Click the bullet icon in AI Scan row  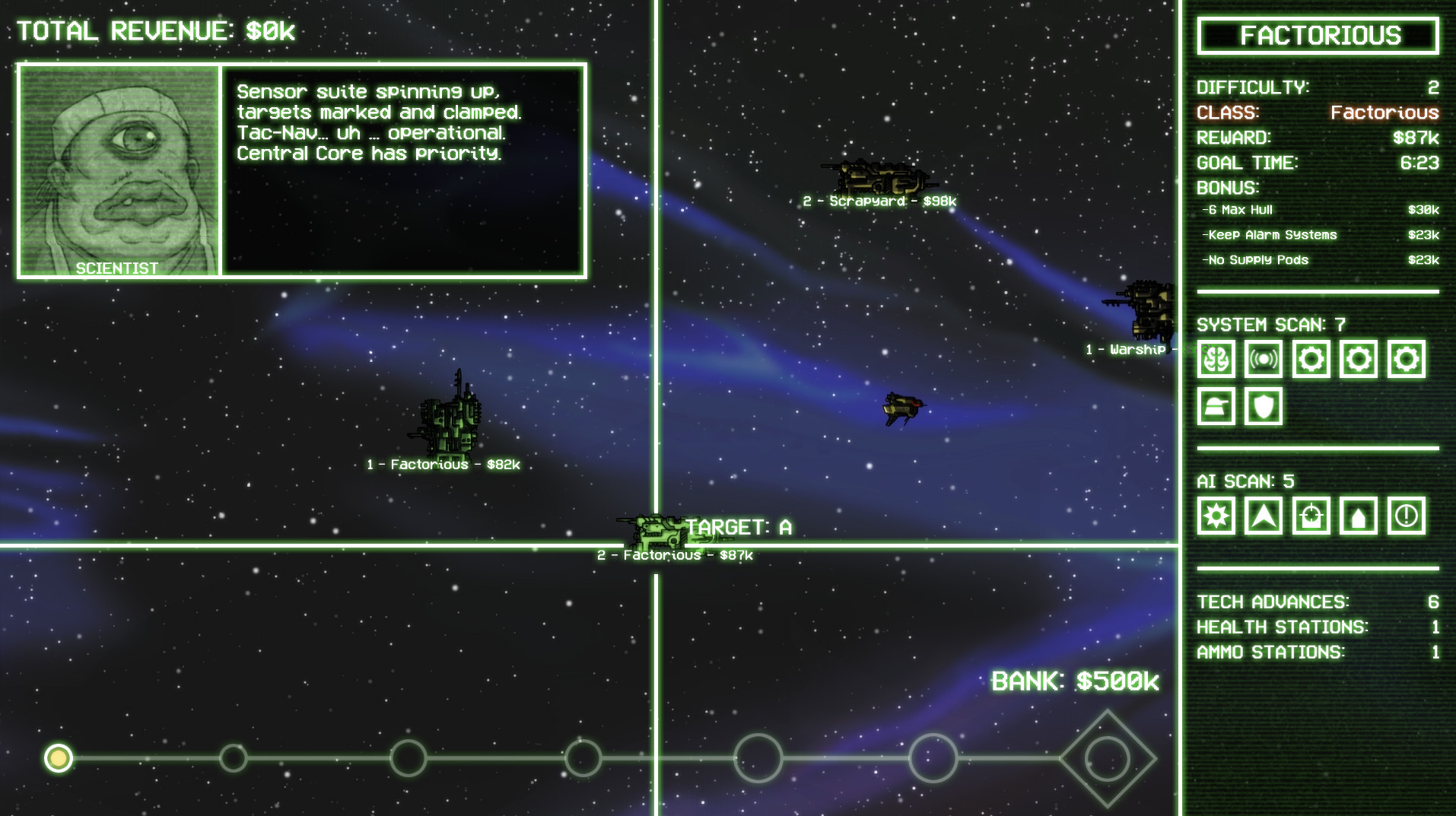pos(1359,516)
